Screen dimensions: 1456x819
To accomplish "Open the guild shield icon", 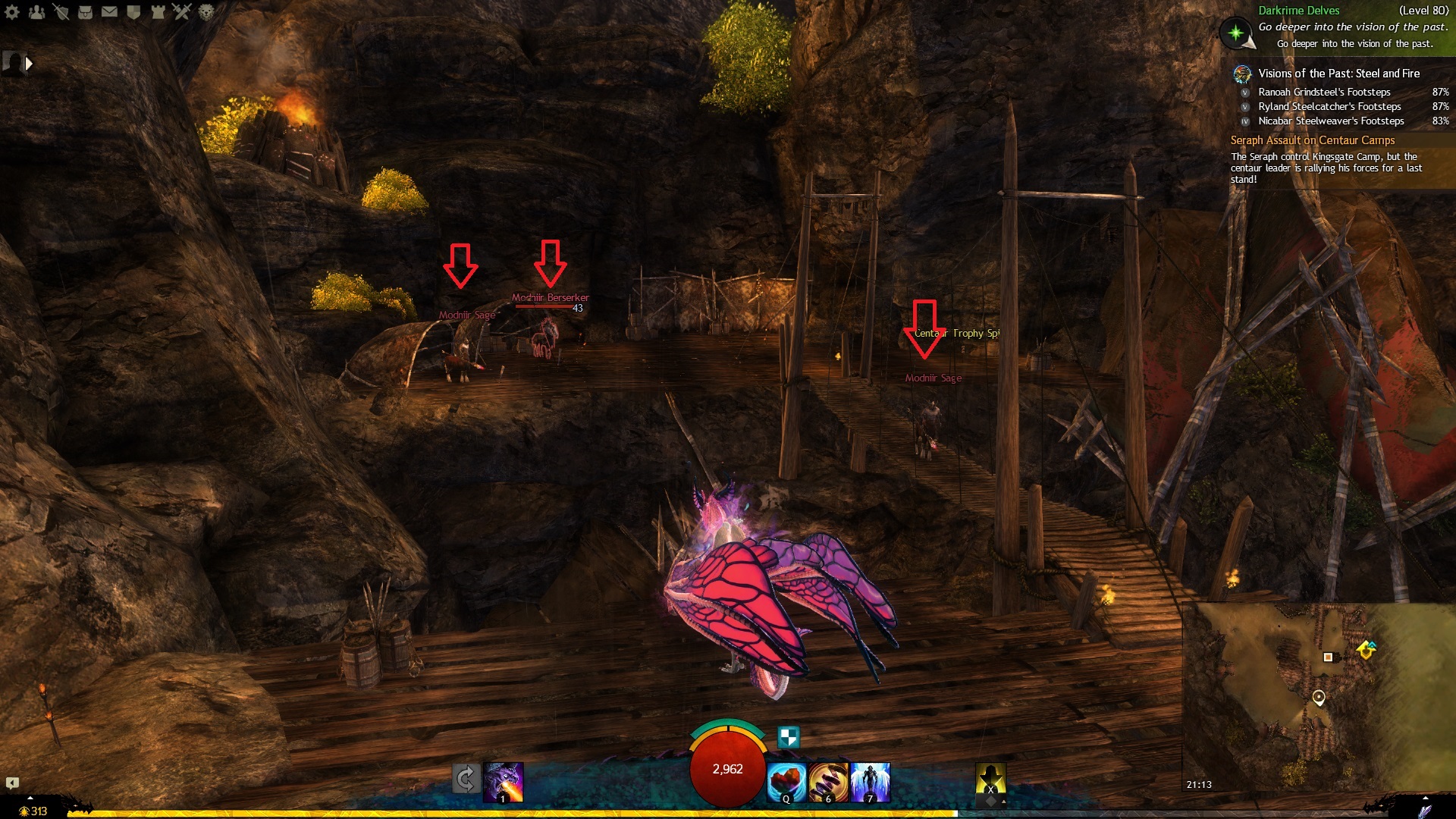I will (133, 11).
